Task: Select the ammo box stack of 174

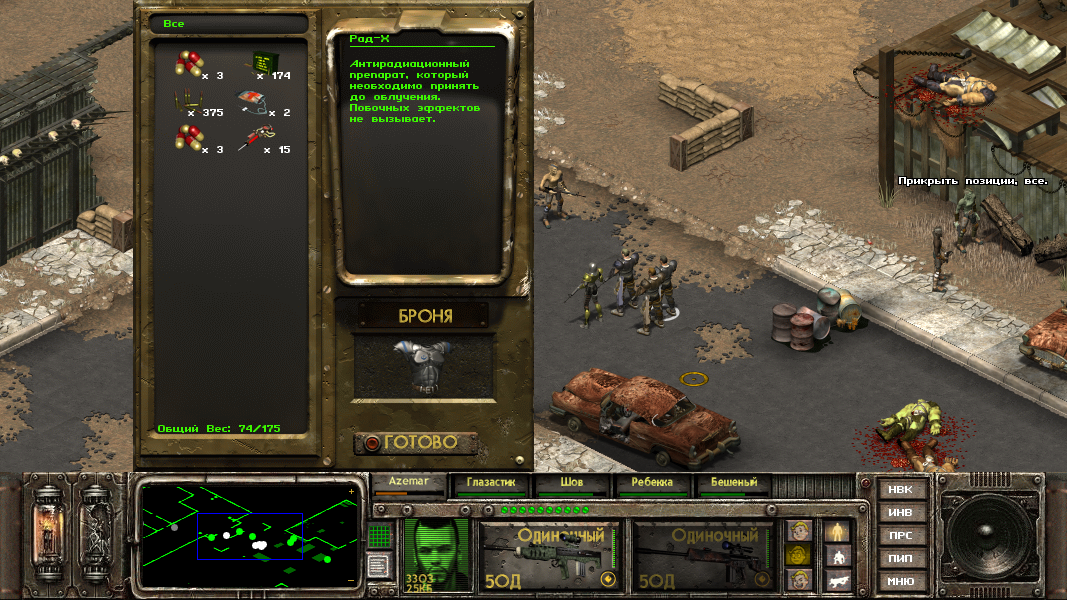Action: 263,61
